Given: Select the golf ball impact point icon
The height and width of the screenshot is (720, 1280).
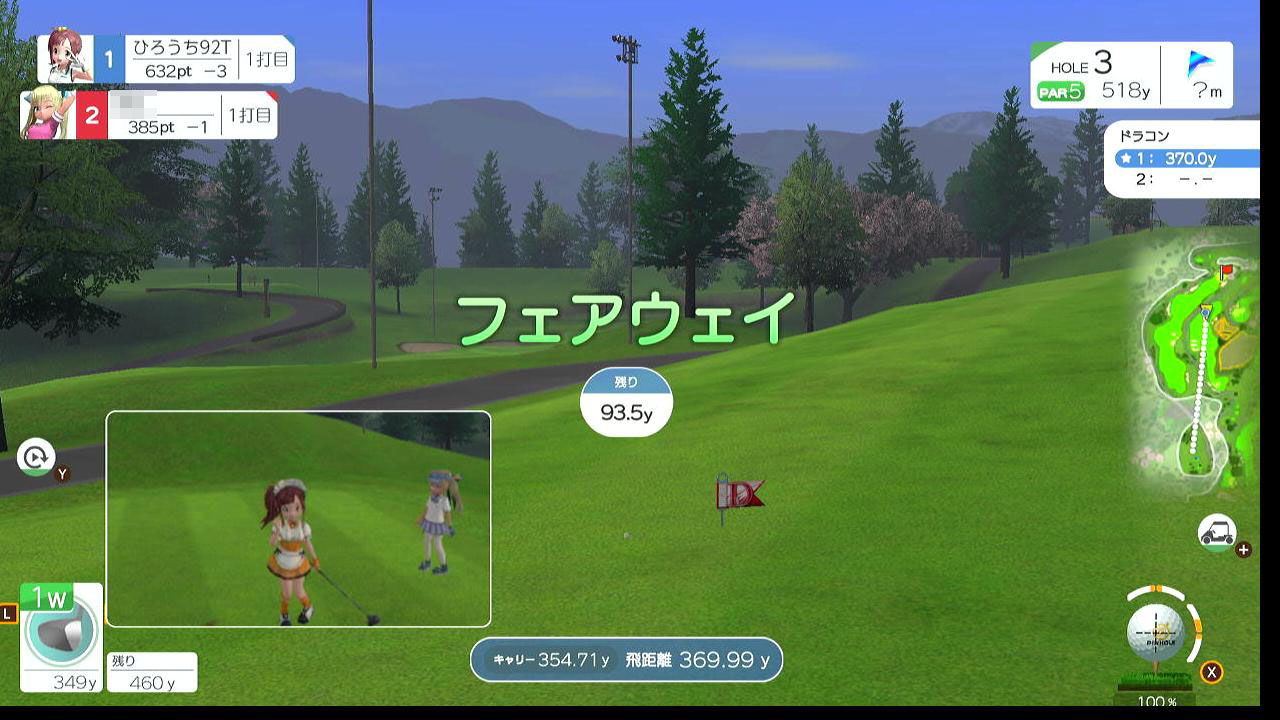Looking at the screenshot, I should click(1156, 632).
